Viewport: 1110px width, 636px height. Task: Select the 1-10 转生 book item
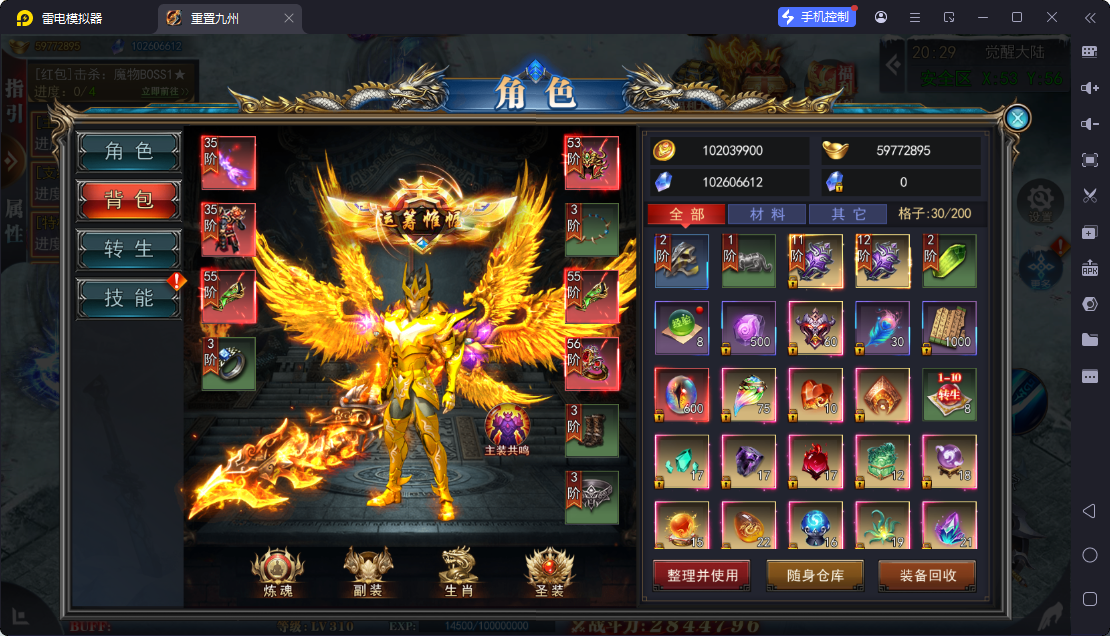[x=949, y=395]
